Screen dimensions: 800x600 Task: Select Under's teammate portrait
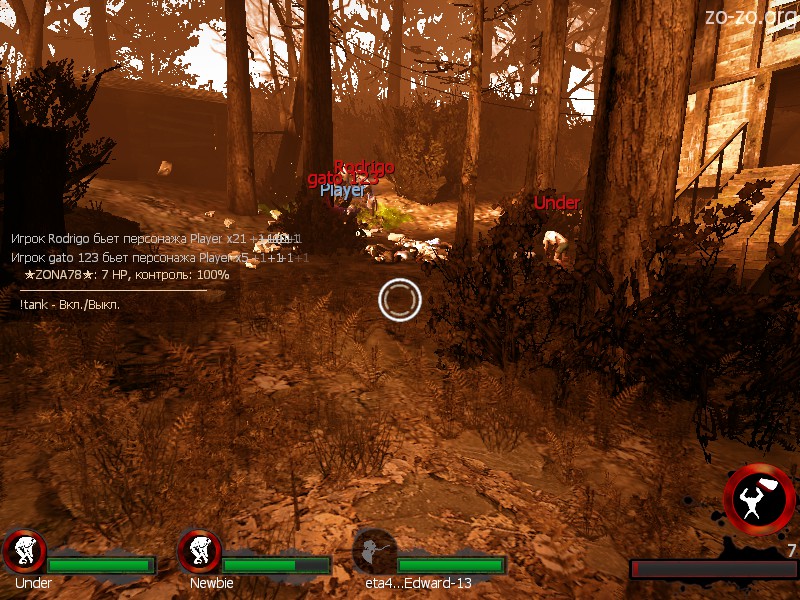coord(24,551)
